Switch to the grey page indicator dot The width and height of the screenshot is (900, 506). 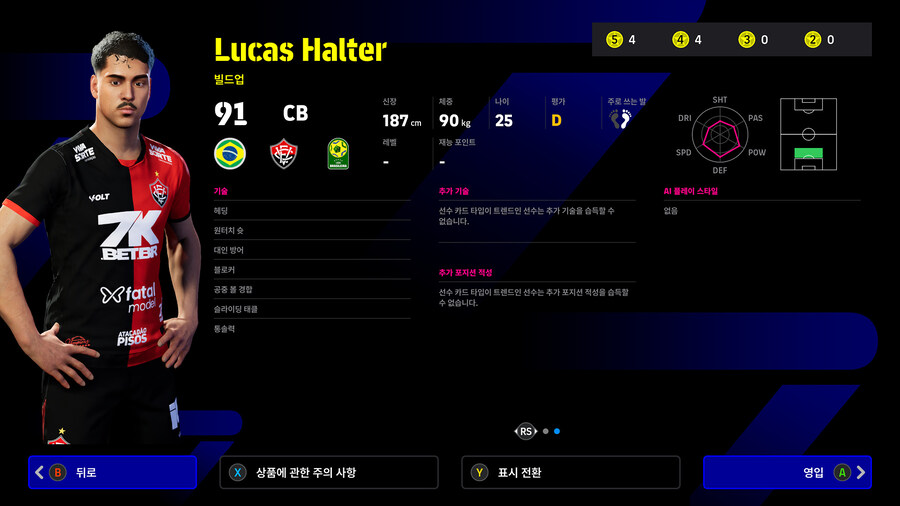pos(545,431)
